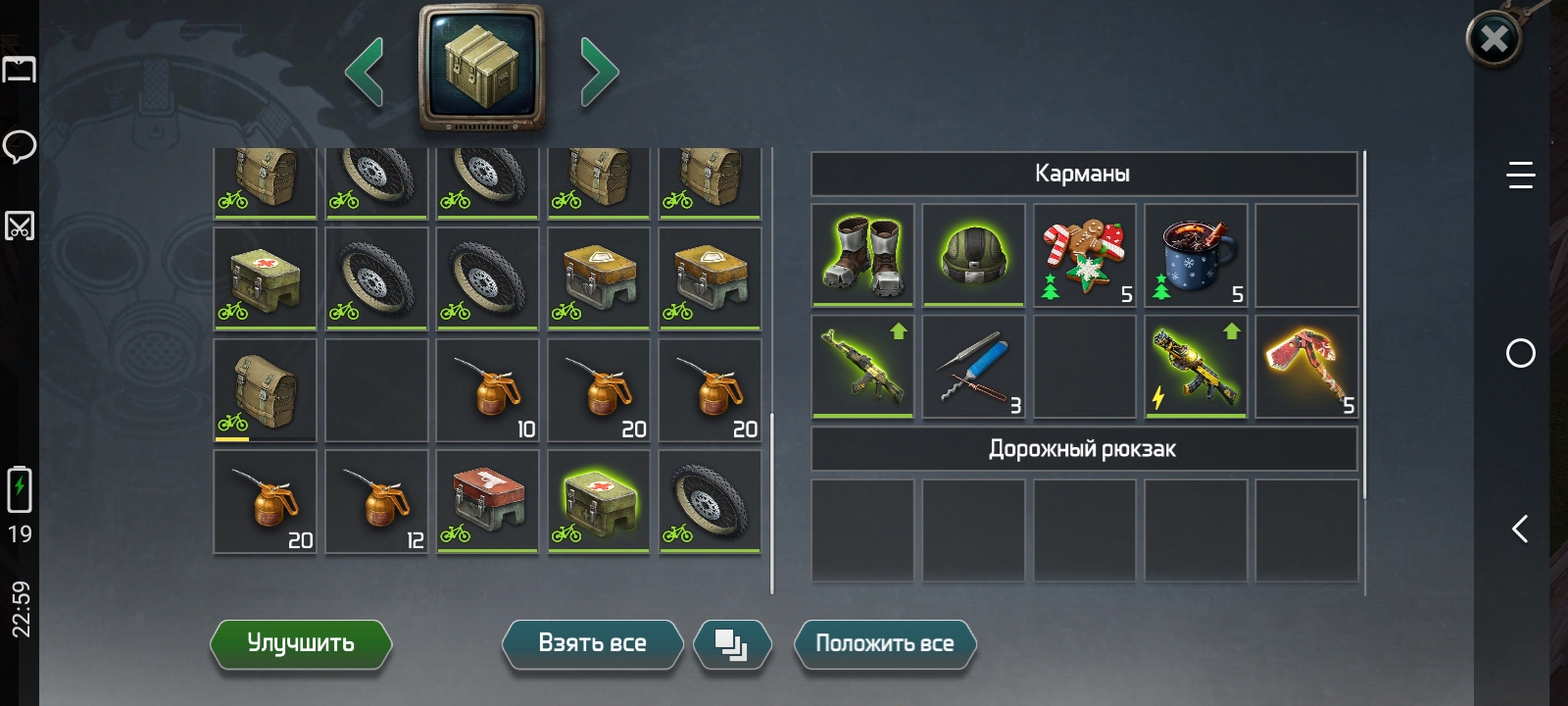Tap the Android back arrow
The image size is (1568, 706).
[x=1520, y=529]
